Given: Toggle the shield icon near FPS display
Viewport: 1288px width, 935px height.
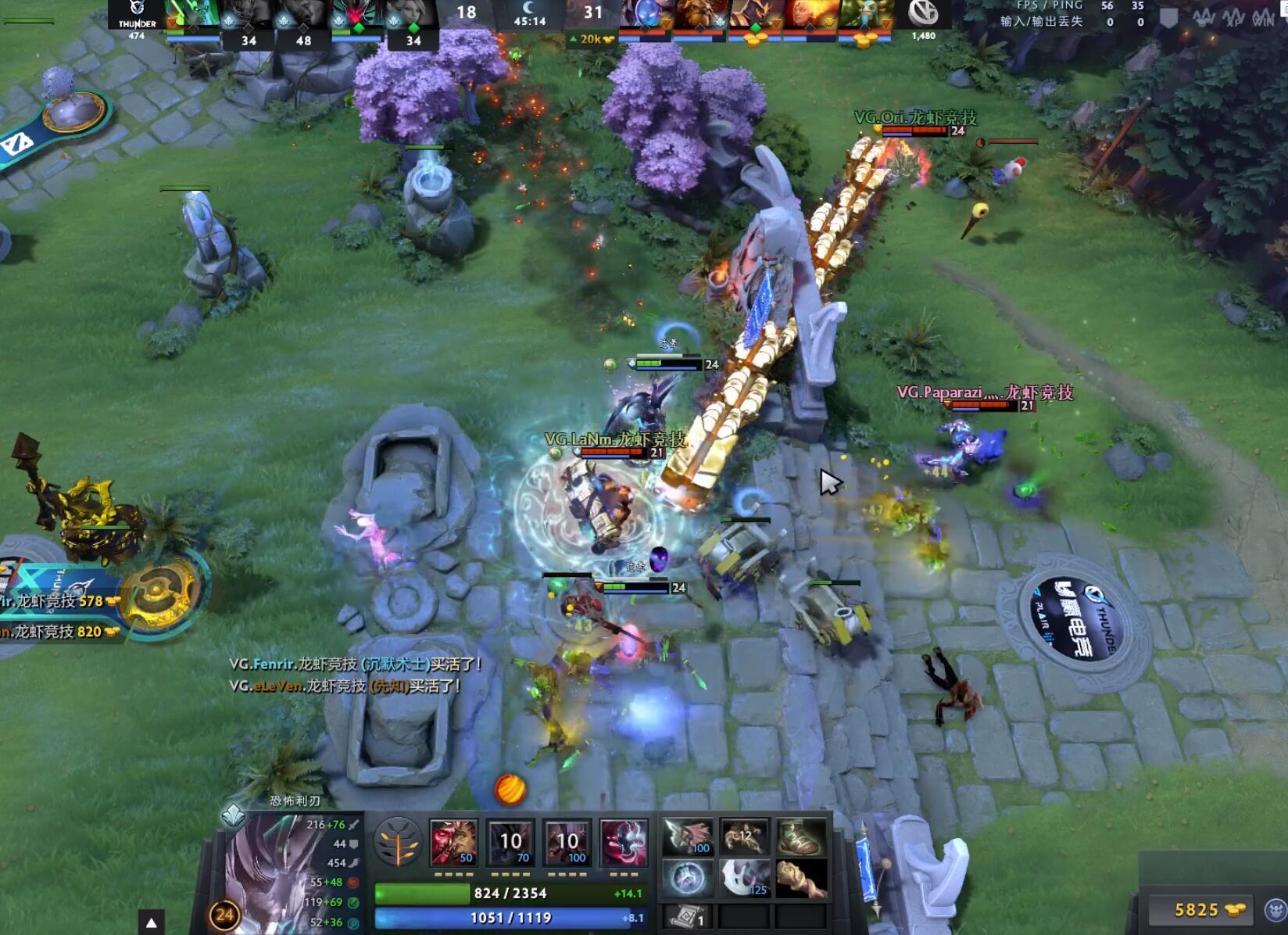Looking at the screenshot, I should (x=1169, y=17).
